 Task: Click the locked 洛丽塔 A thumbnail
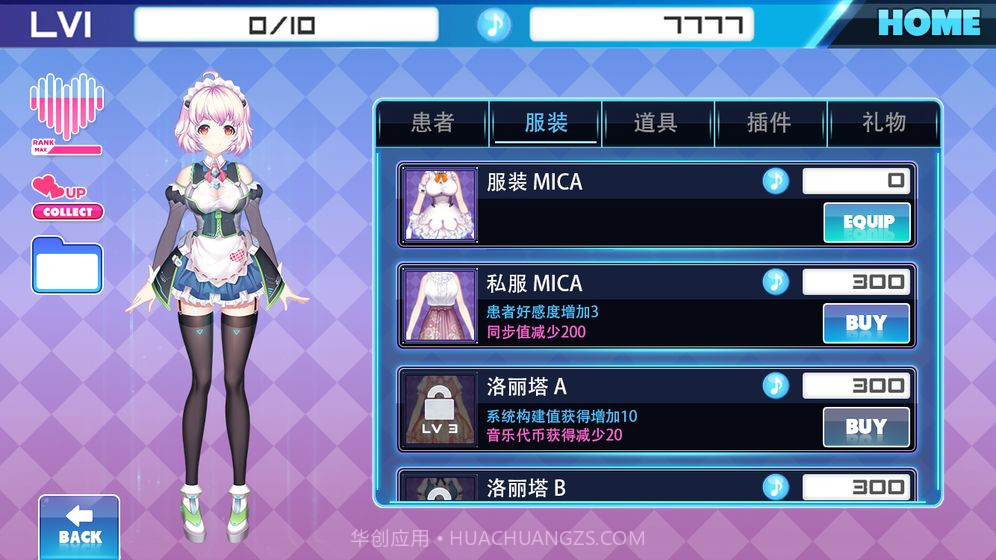(439, 409)
